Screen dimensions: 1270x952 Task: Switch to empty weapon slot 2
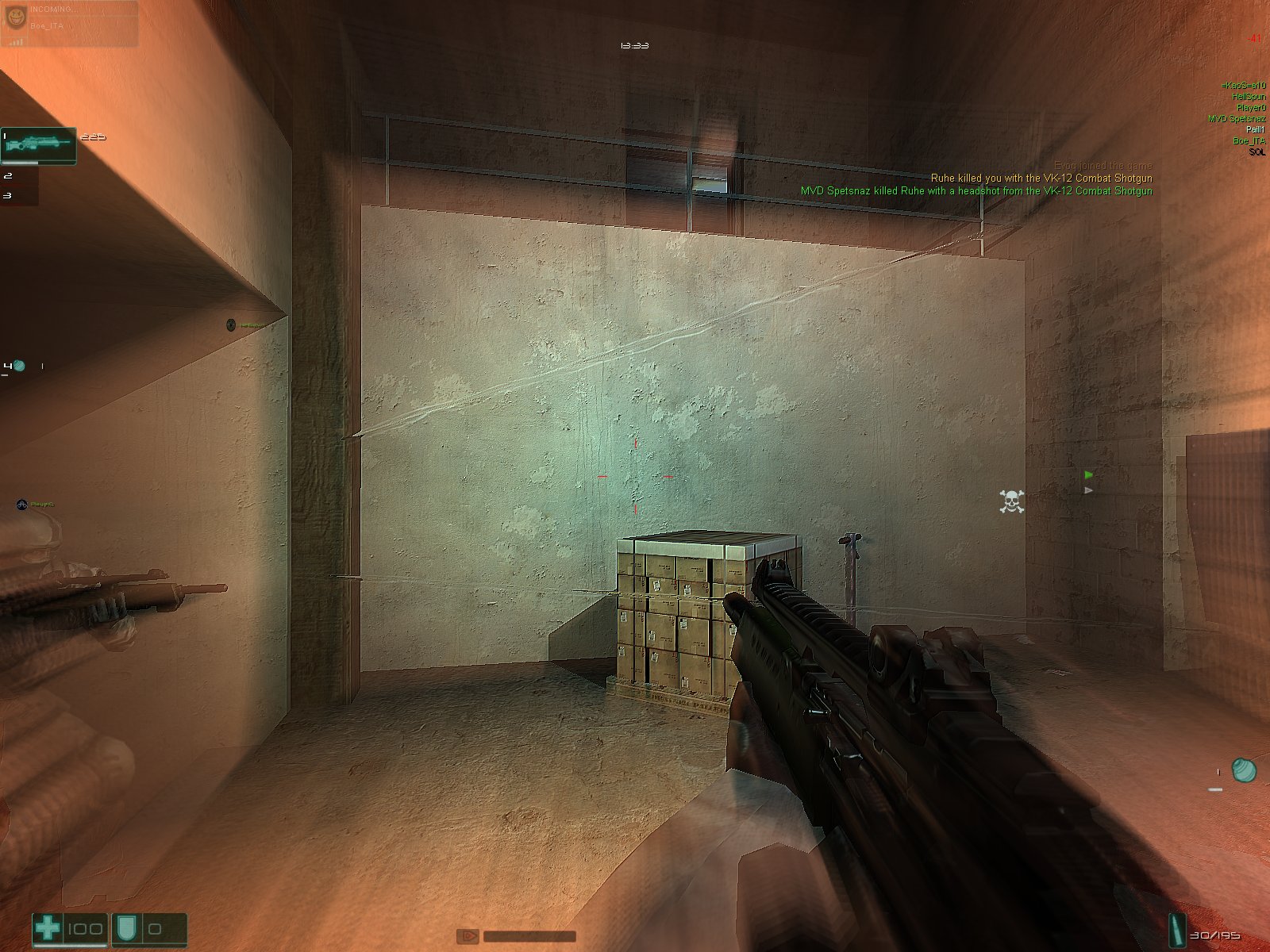[19, 176]
